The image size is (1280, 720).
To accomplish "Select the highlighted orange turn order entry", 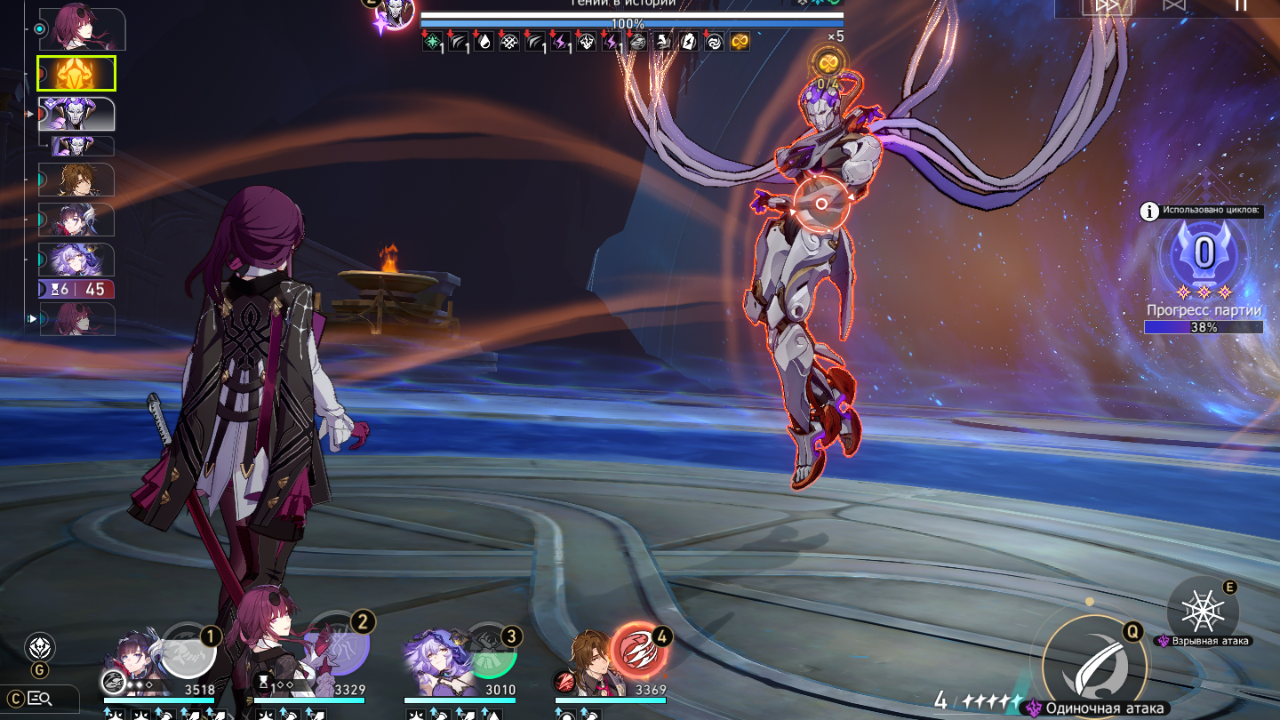I will (x=76, y=73).
